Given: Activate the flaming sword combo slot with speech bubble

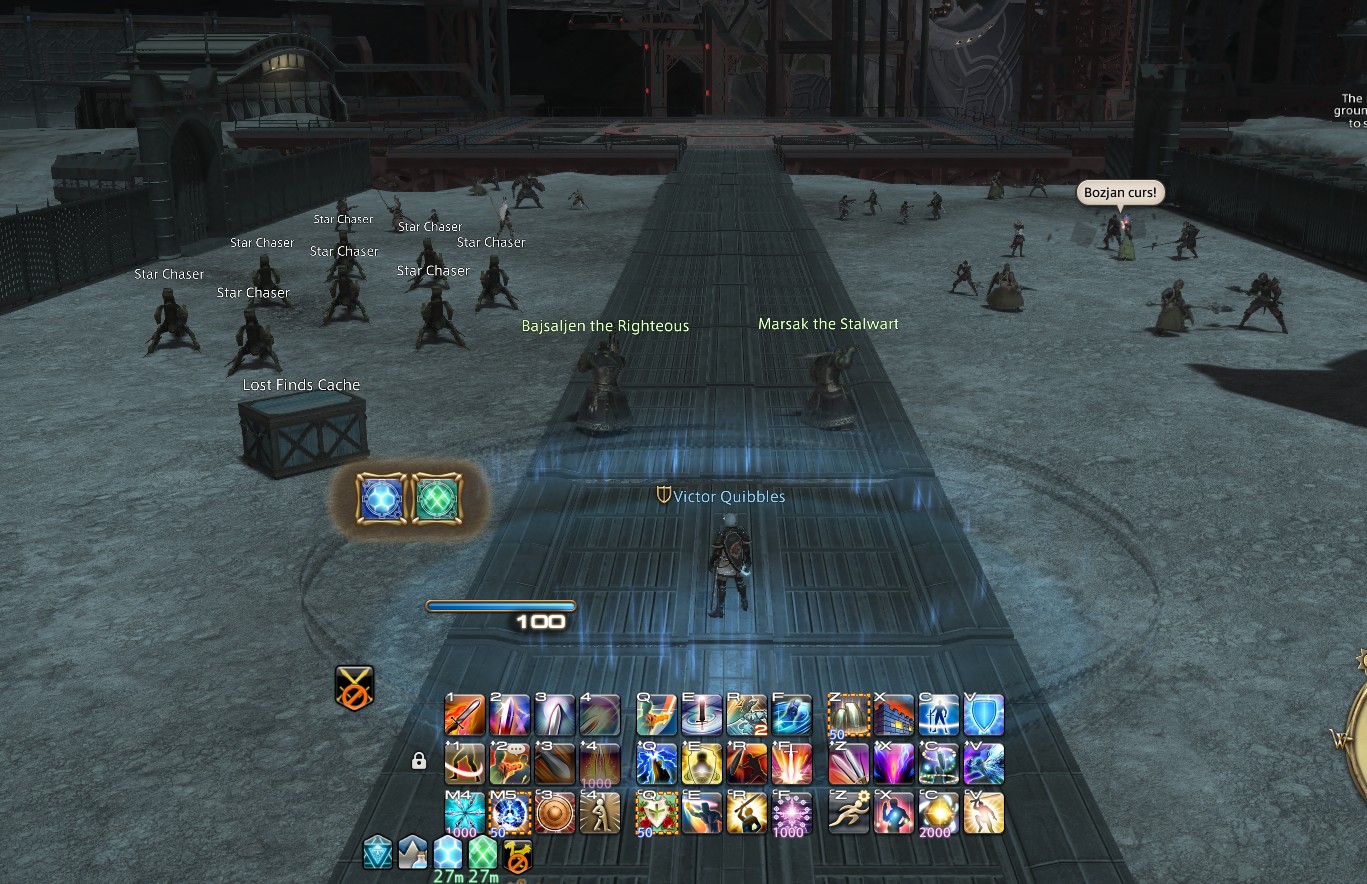Looking at the screenshot, I should (509, 764).
